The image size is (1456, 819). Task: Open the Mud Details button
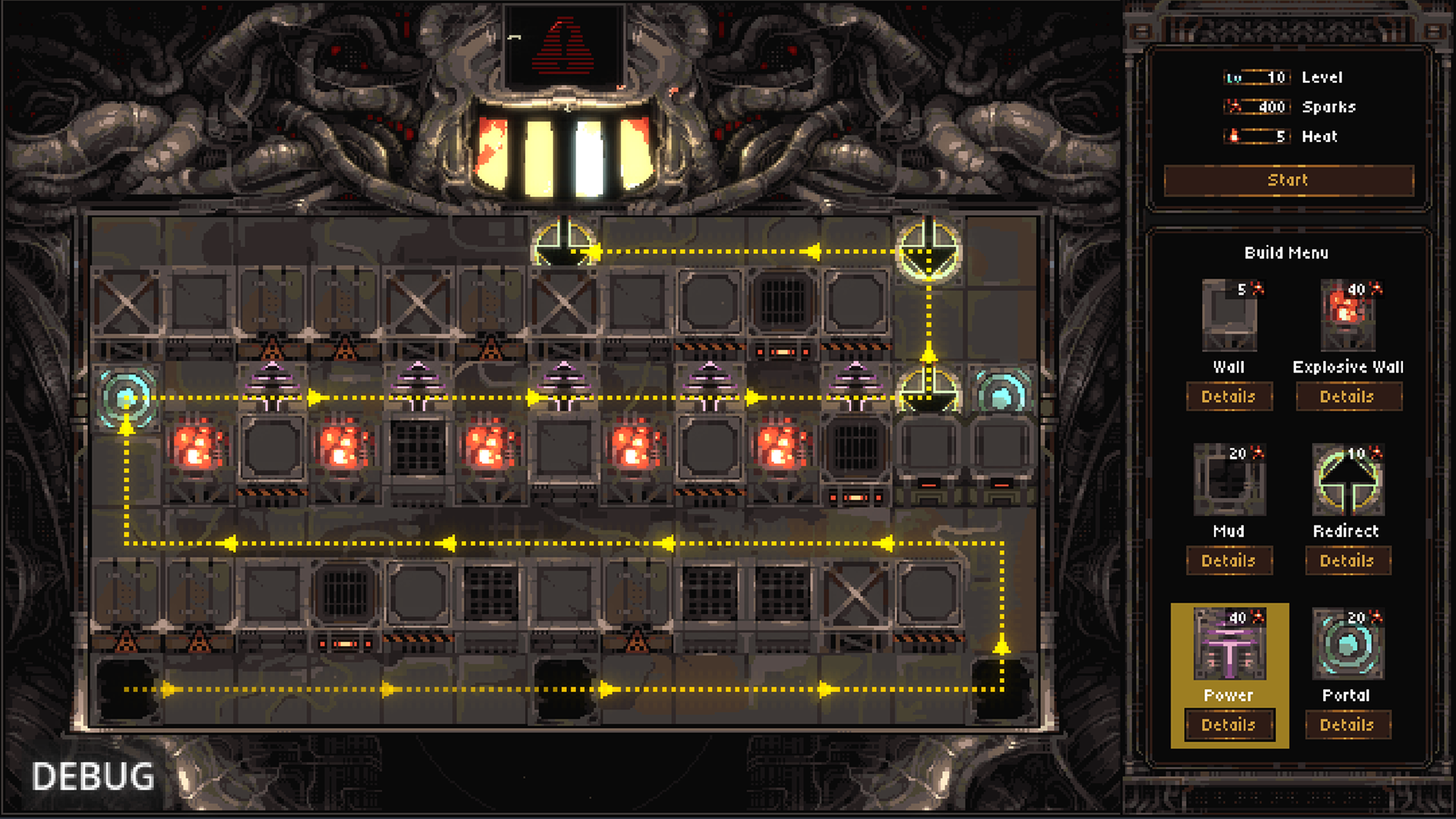[x=1228, y=561]
